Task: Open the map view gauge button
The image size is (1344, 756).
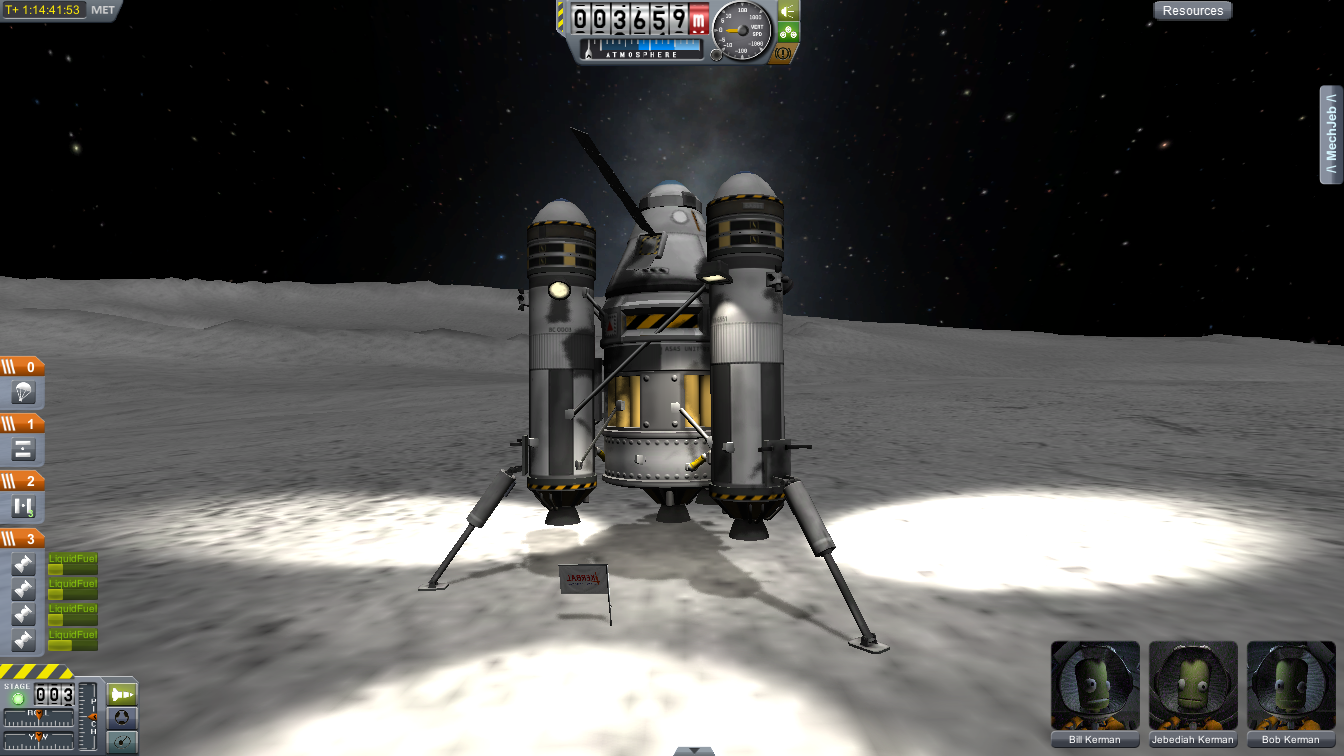Action: (122, 741)
